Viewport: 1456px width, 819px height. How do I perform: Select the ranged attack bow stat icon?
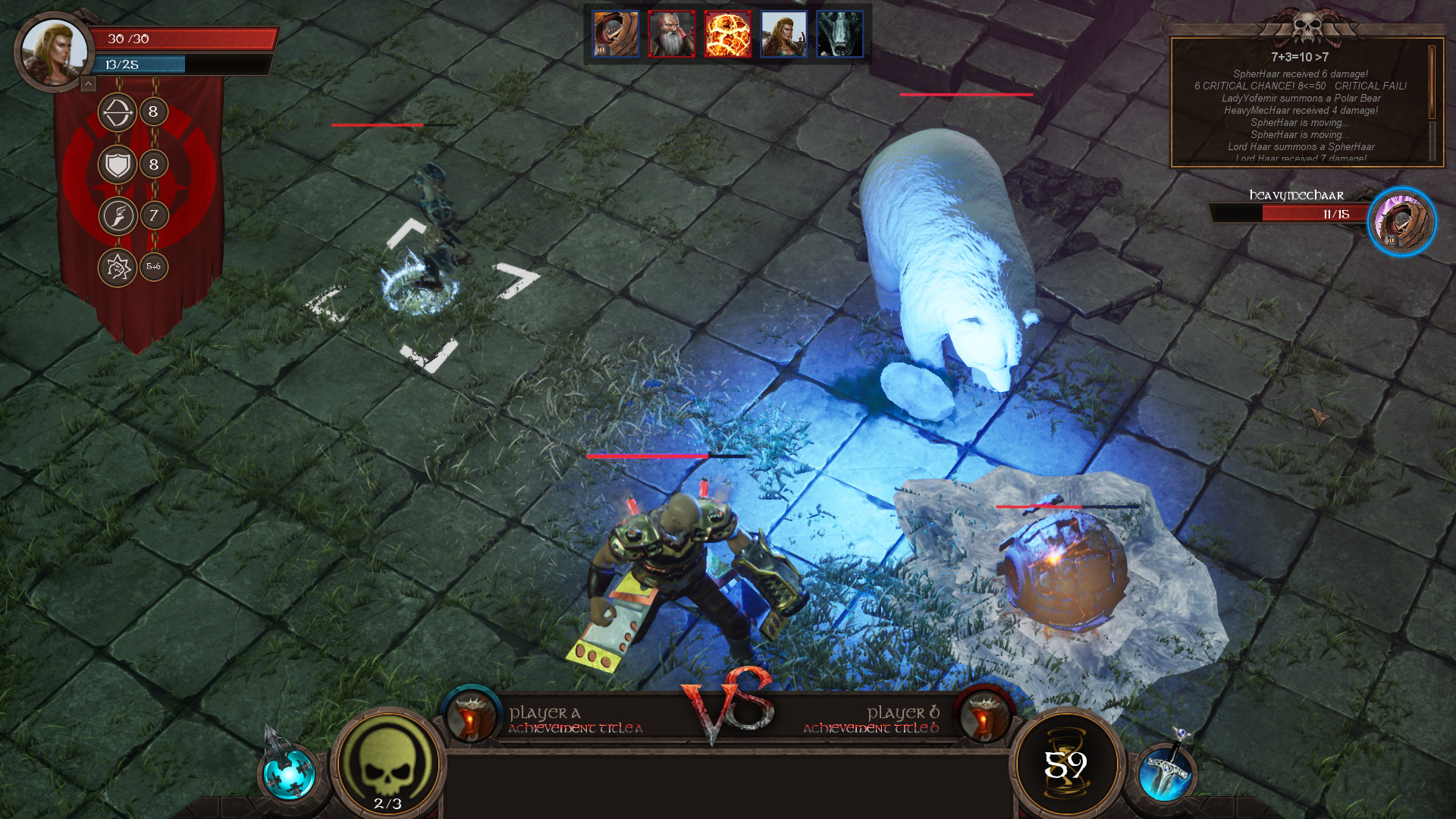click(118, 112)
